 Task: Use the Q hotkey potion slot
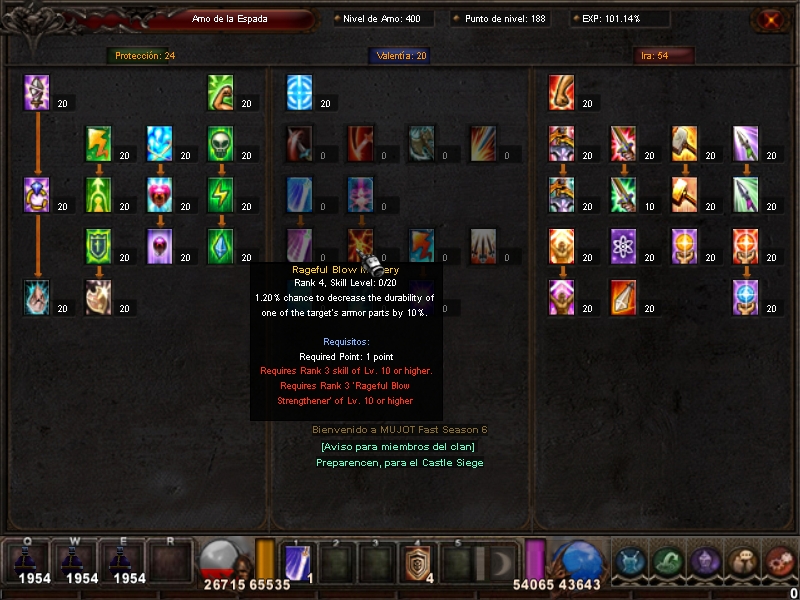(x=34, y=562)
